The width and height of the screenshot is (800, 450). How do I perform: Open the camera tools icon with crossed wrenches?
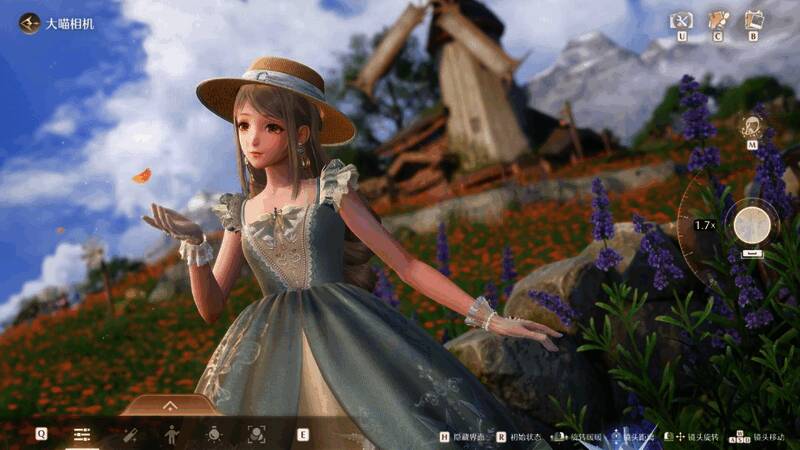tap(682, 20)
